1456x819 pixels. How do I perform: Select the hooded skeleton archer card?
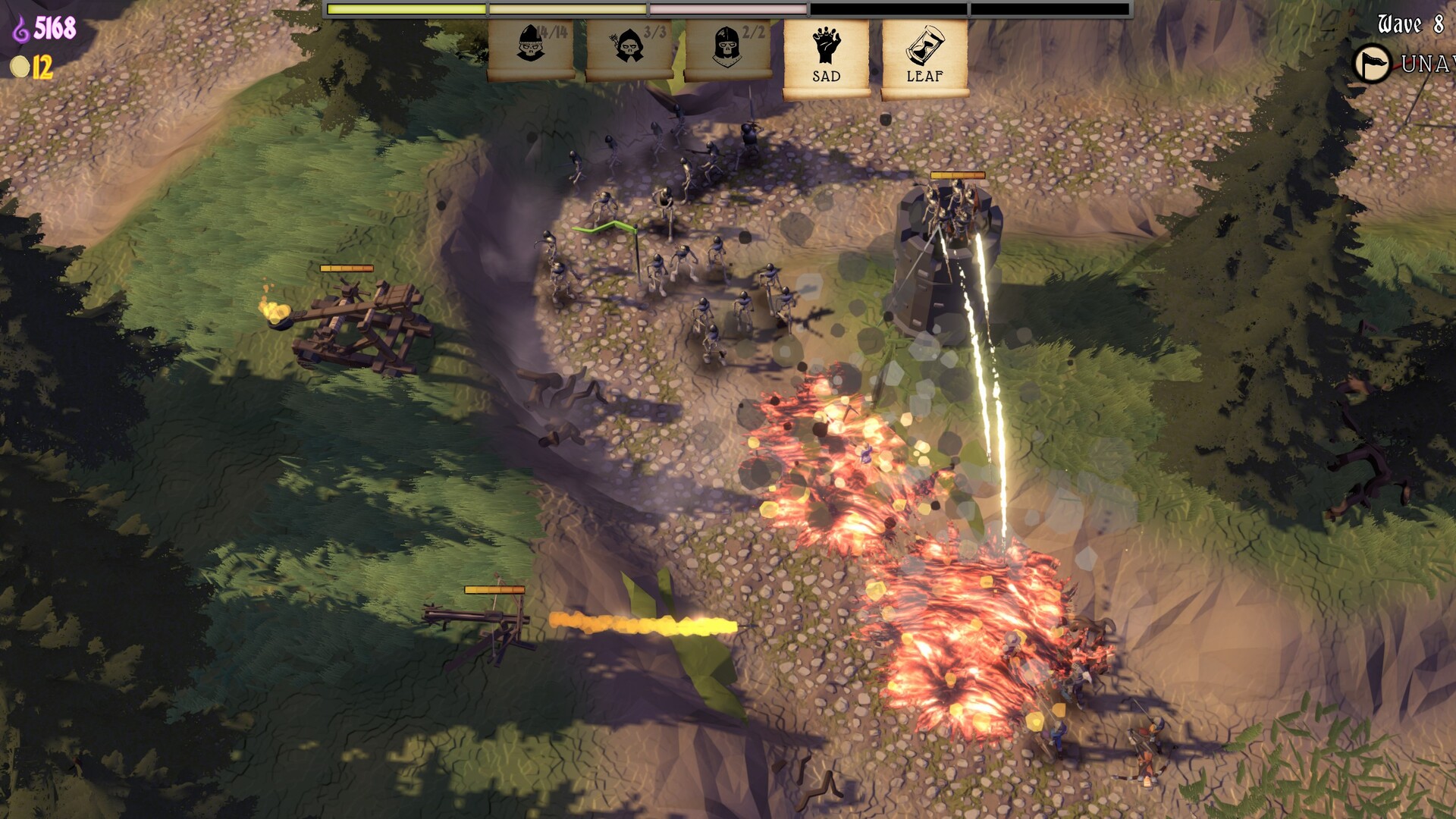pyautogui.click(x=629, y=50)
